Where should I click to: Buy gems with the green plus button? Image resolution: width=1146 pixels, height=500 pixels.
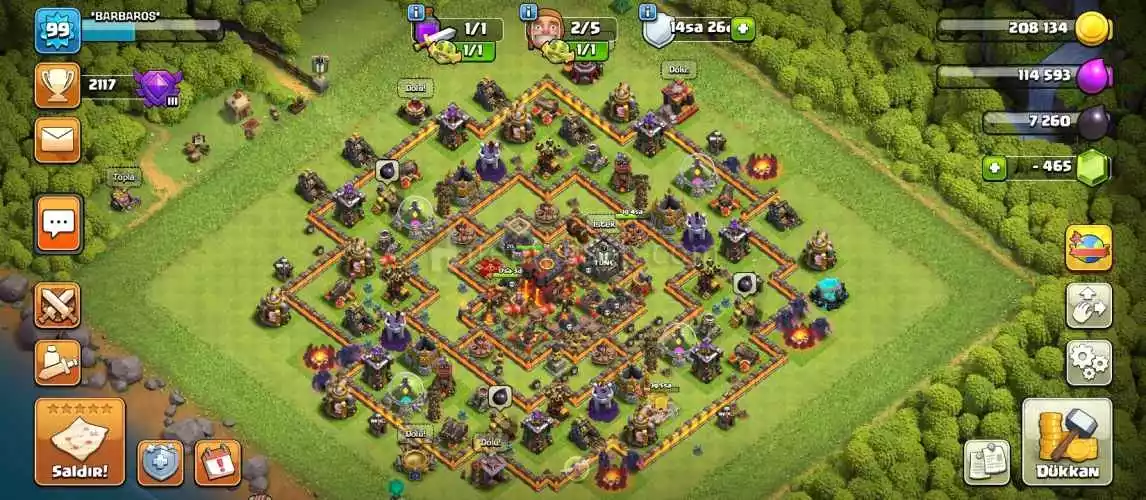[x=993, y=167]
